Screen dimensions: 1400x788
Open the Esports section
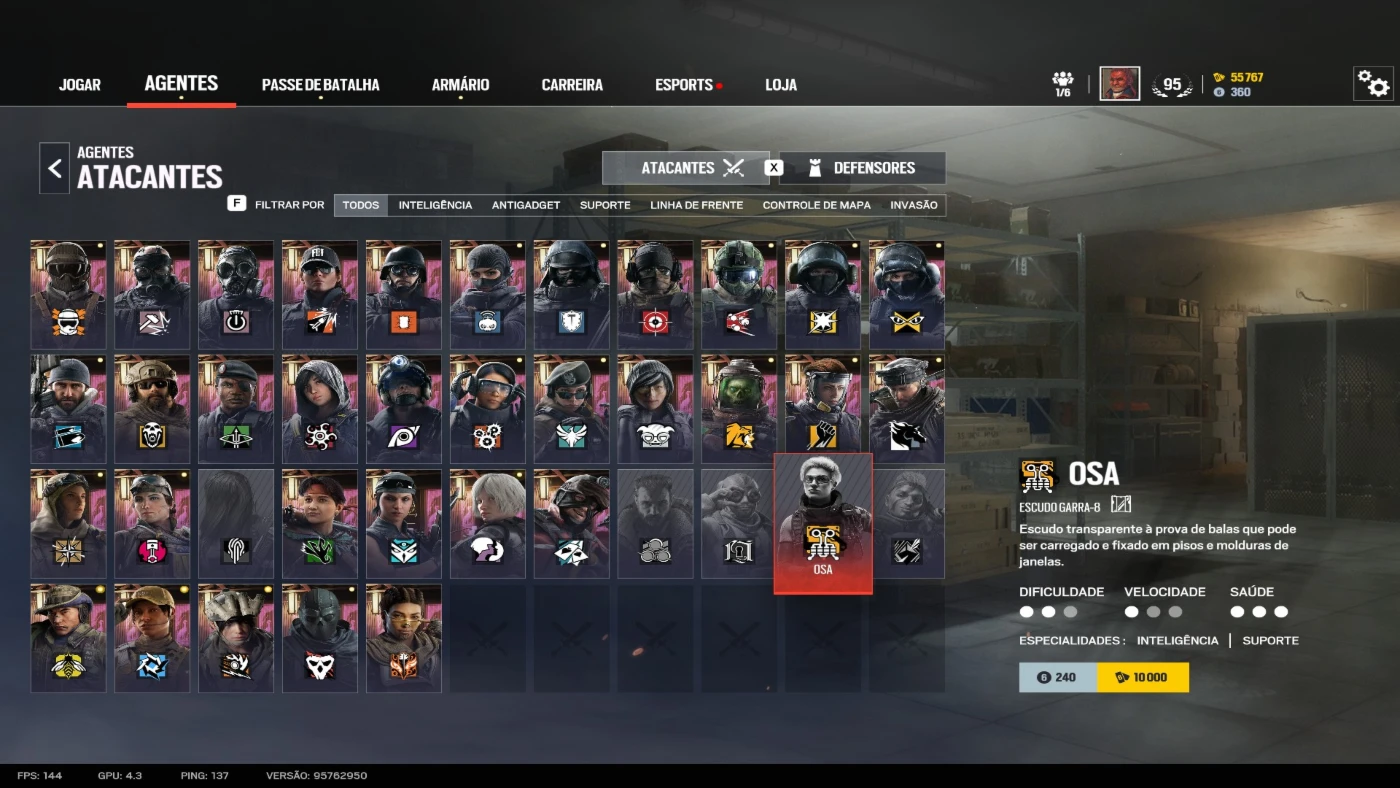(x=684, y=85)
